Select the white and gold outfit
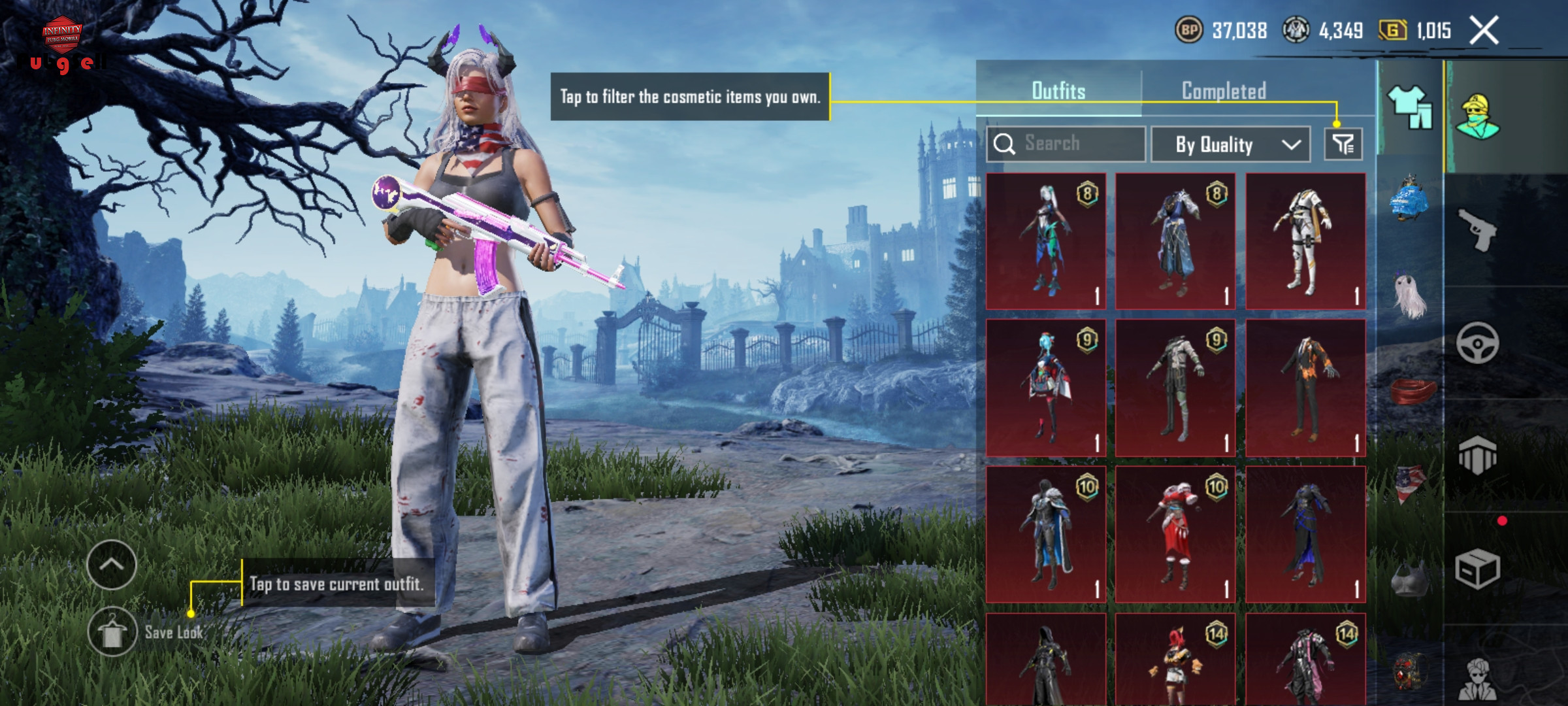Image resolution: width=1568 pixels, height=706 pixels. click(x=1305, y=241)
